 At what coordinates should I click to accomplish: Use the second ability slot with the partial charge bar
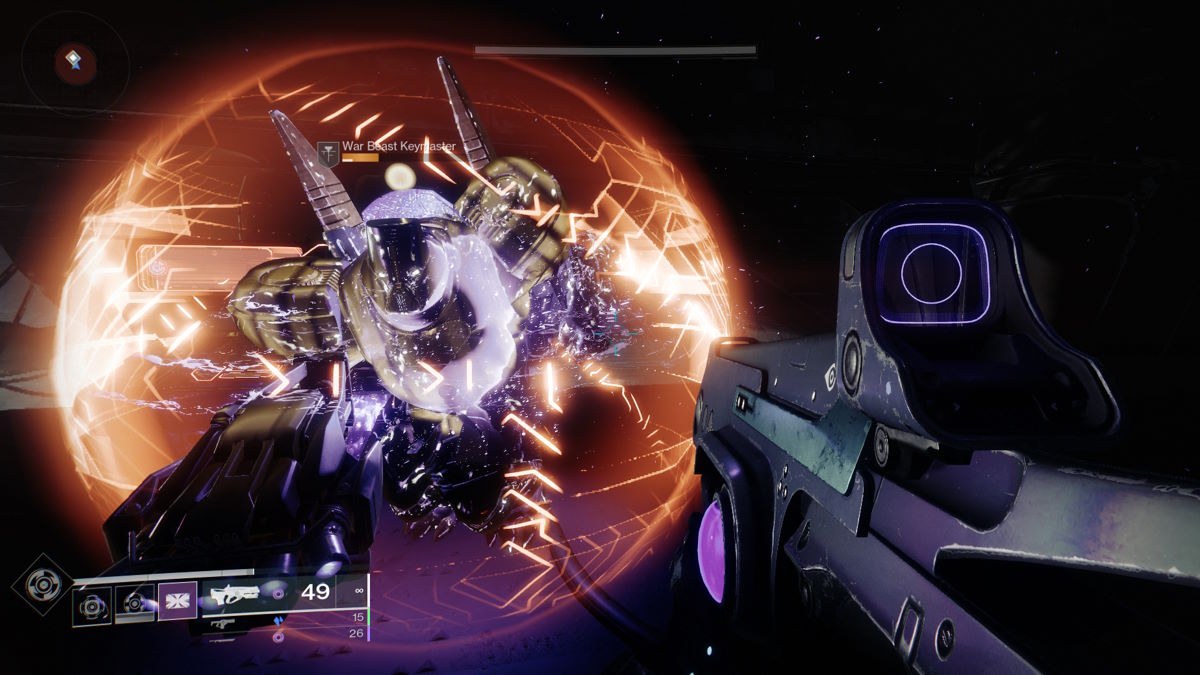[x=134, y=604]
